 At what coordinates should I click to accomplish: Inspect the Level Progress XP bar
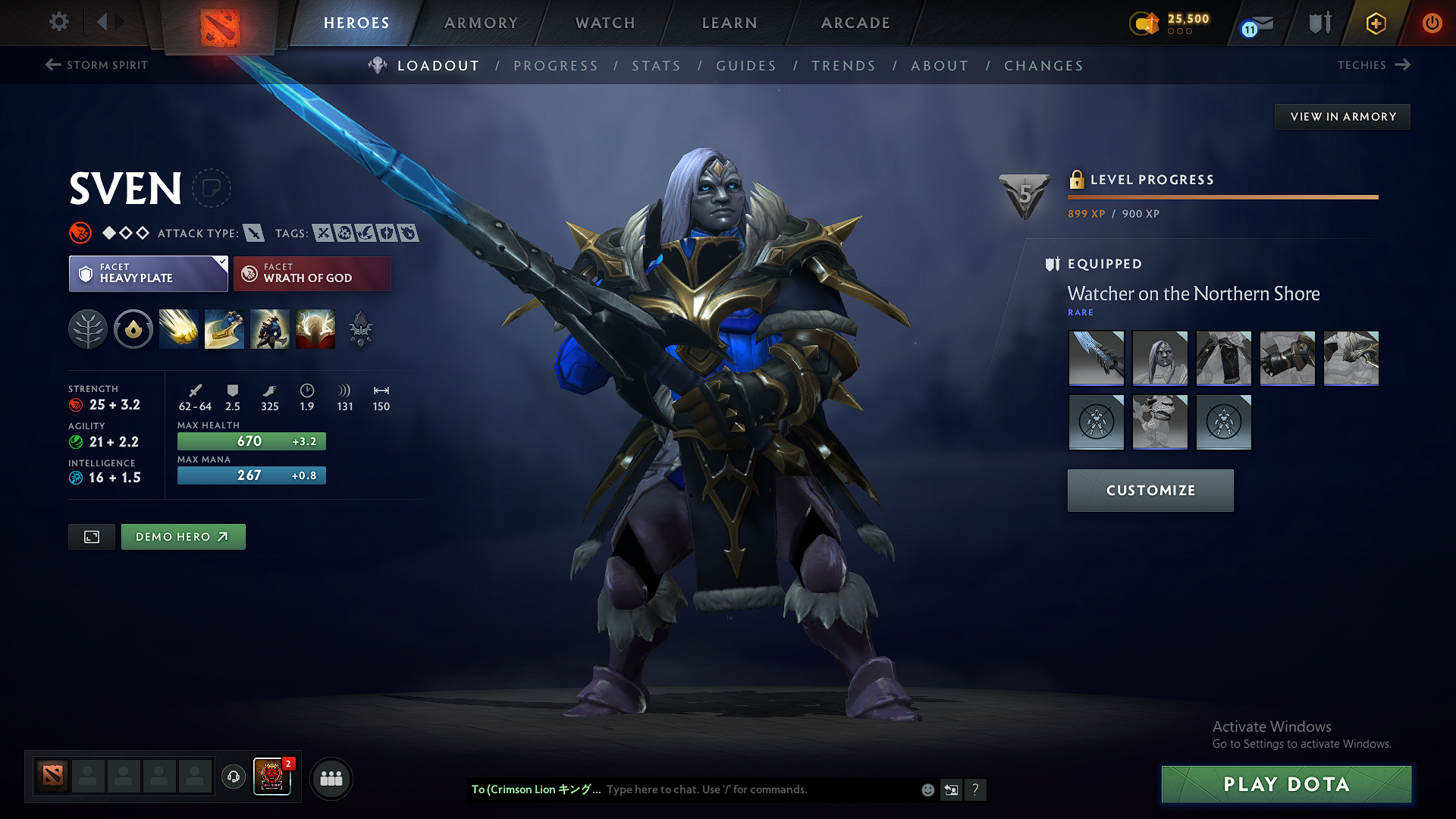[1222, 196]
